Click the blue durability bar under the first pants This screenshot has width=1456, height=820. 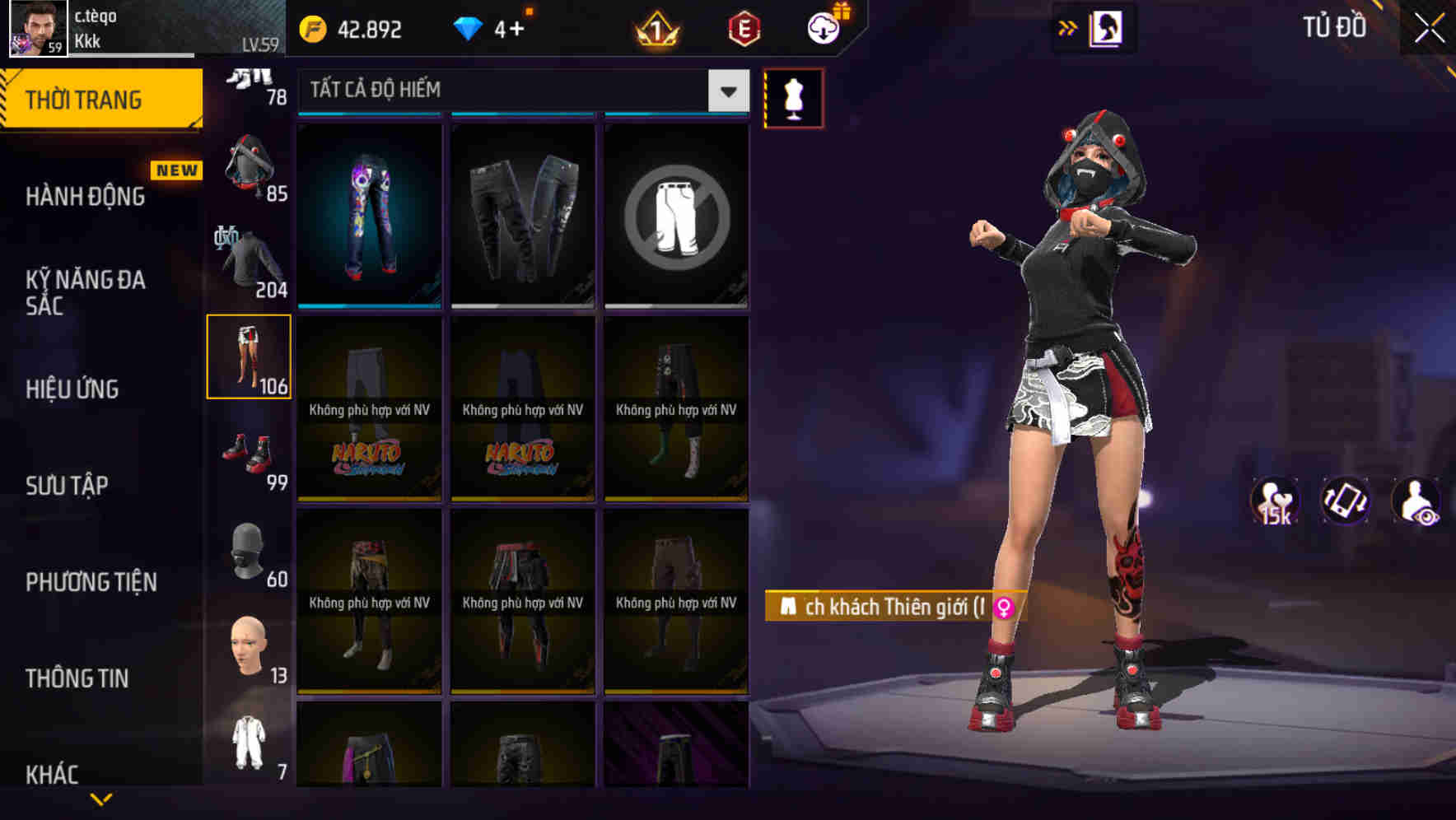click(367, 305)
